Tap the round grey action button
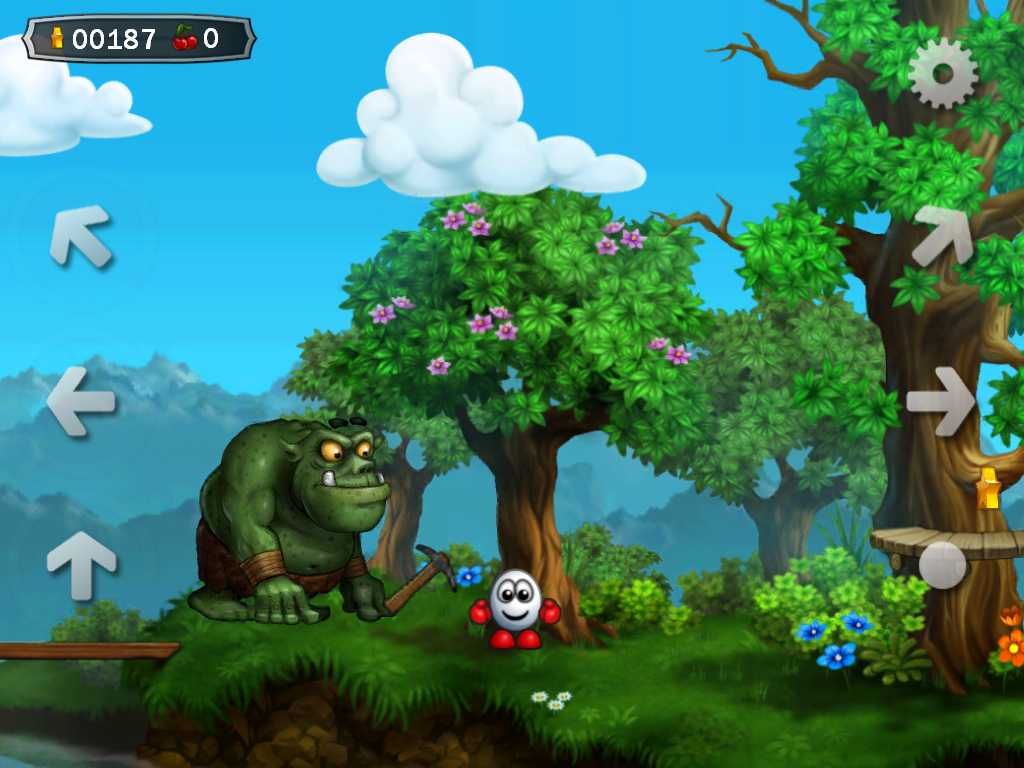Screen dimensions: 1024x768 pos(942,564)
